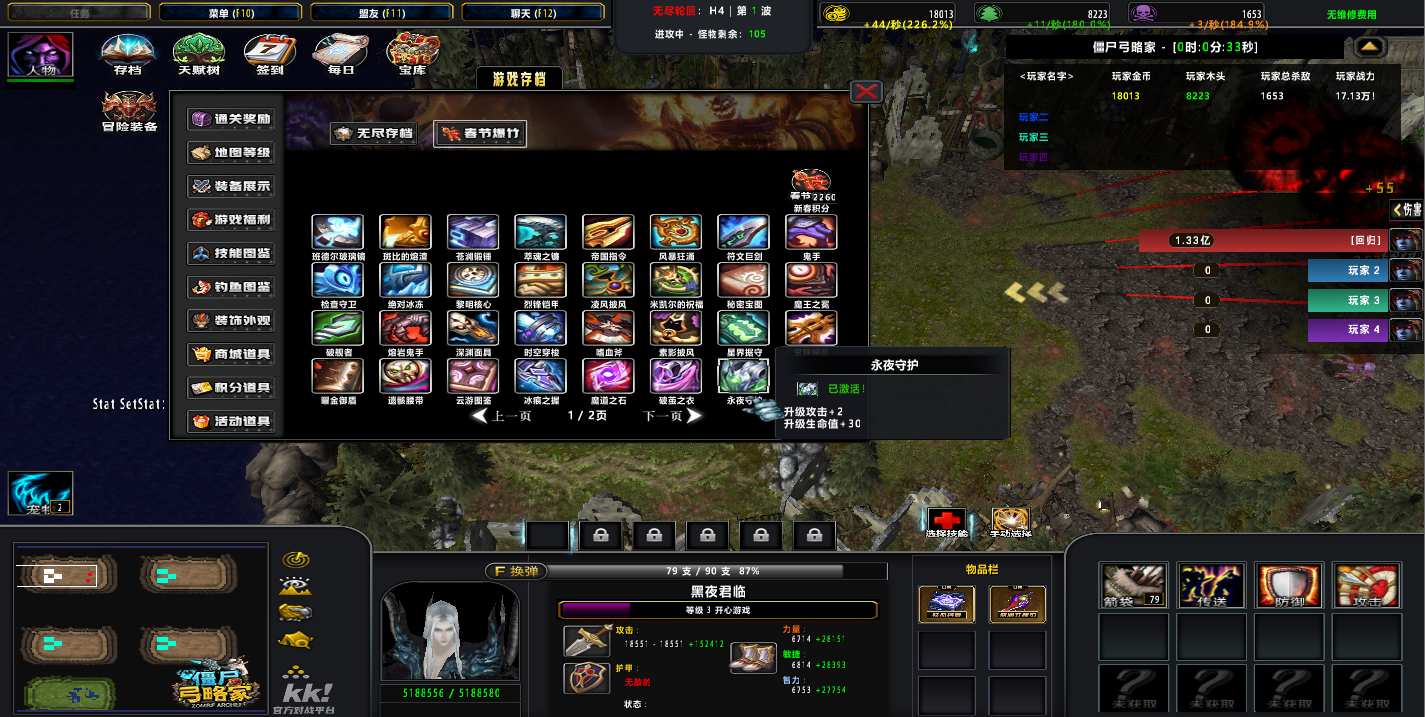This screenshot has width=1425, height=717.
Task: Switch to the 无尽存档 tab
Action: point(374,134)
